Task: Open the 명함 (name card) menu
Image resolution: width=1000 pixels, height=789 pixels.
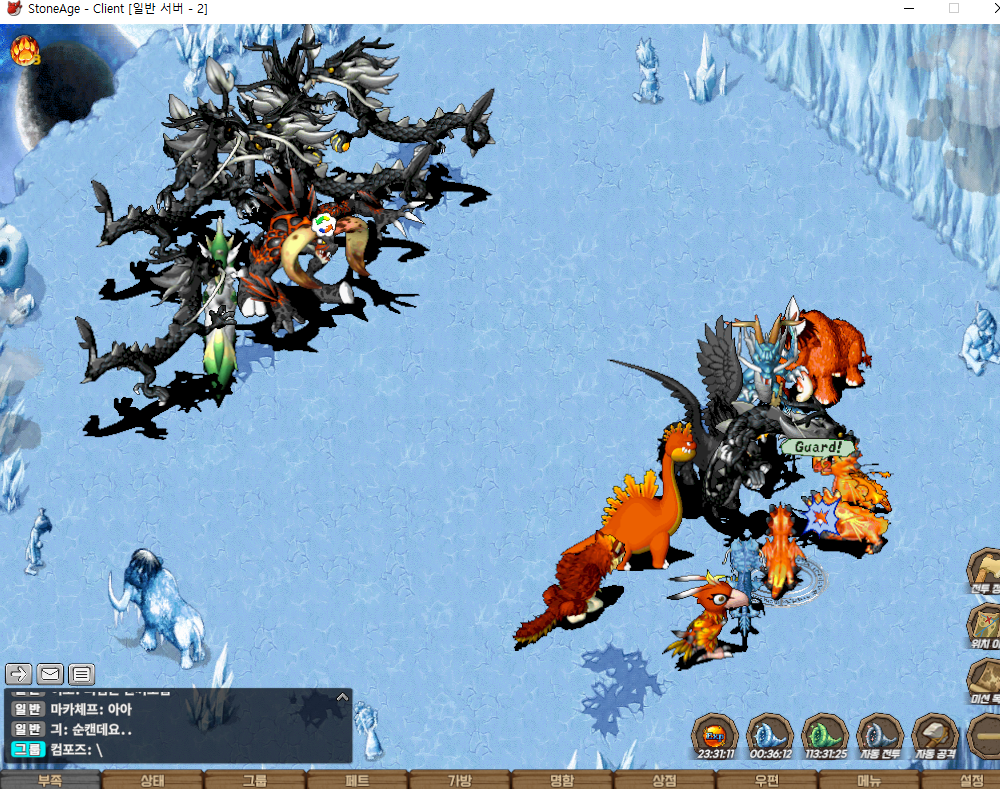Action: pyautogui.click(x=562, y=780)
